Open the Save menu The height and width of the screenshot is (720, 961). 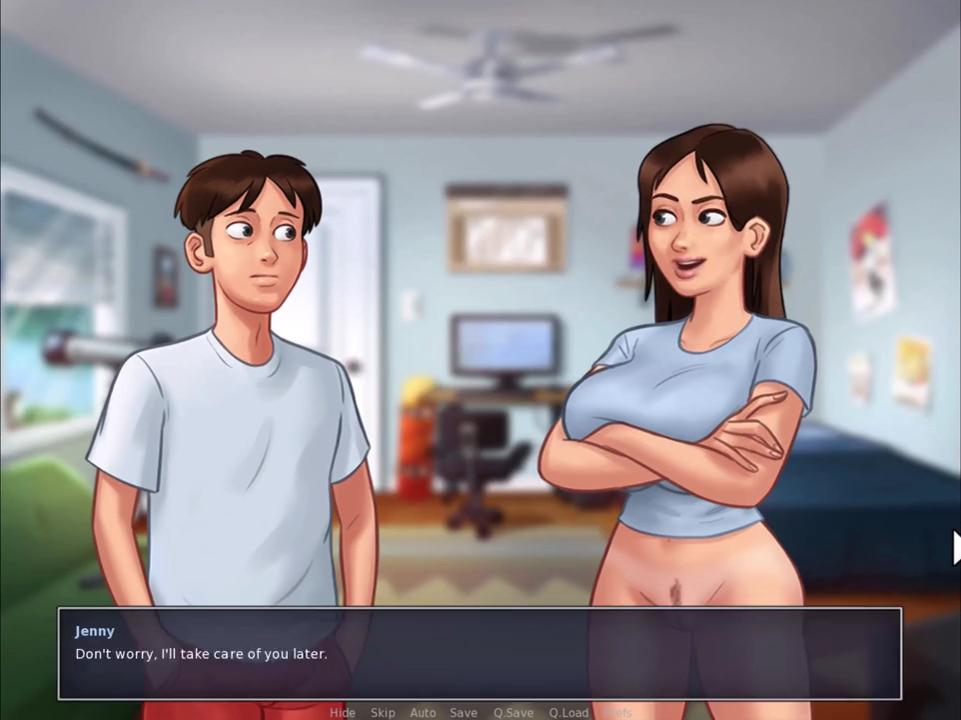[463, 712]
